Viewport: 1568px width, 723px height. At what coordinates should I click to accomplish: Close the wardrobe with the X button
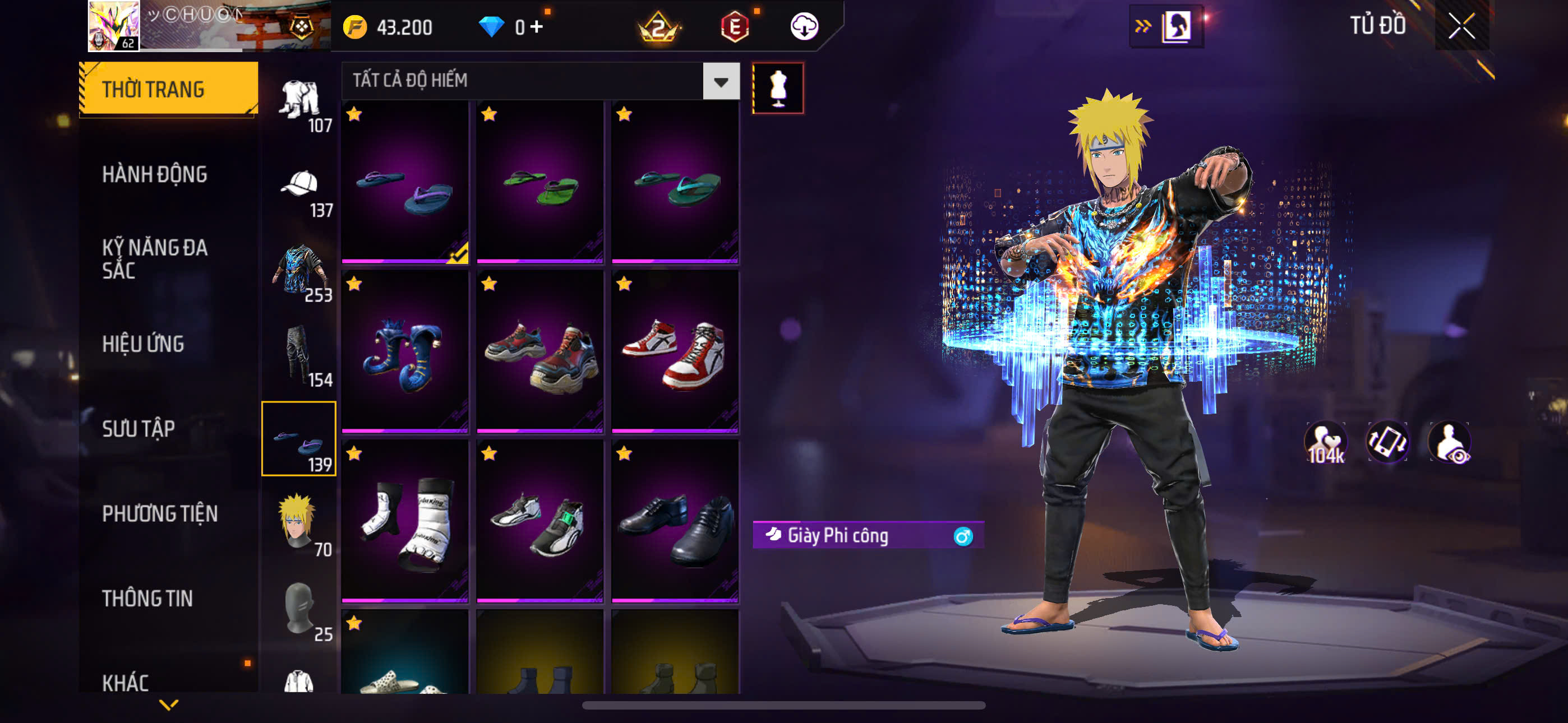(1461, 26)
